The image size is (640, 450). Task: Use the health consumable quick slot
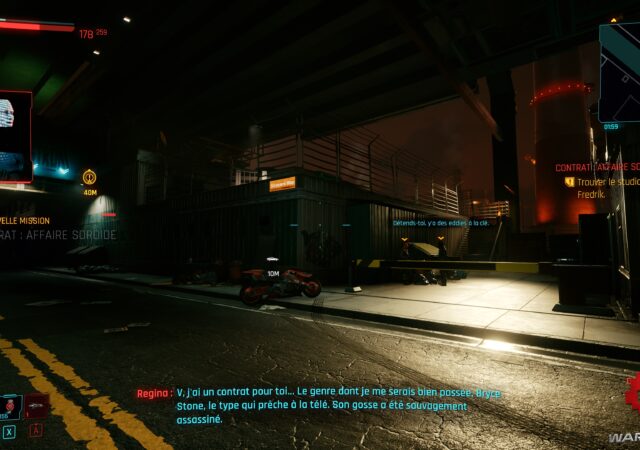pyautogui.click(x=11, y=406)
